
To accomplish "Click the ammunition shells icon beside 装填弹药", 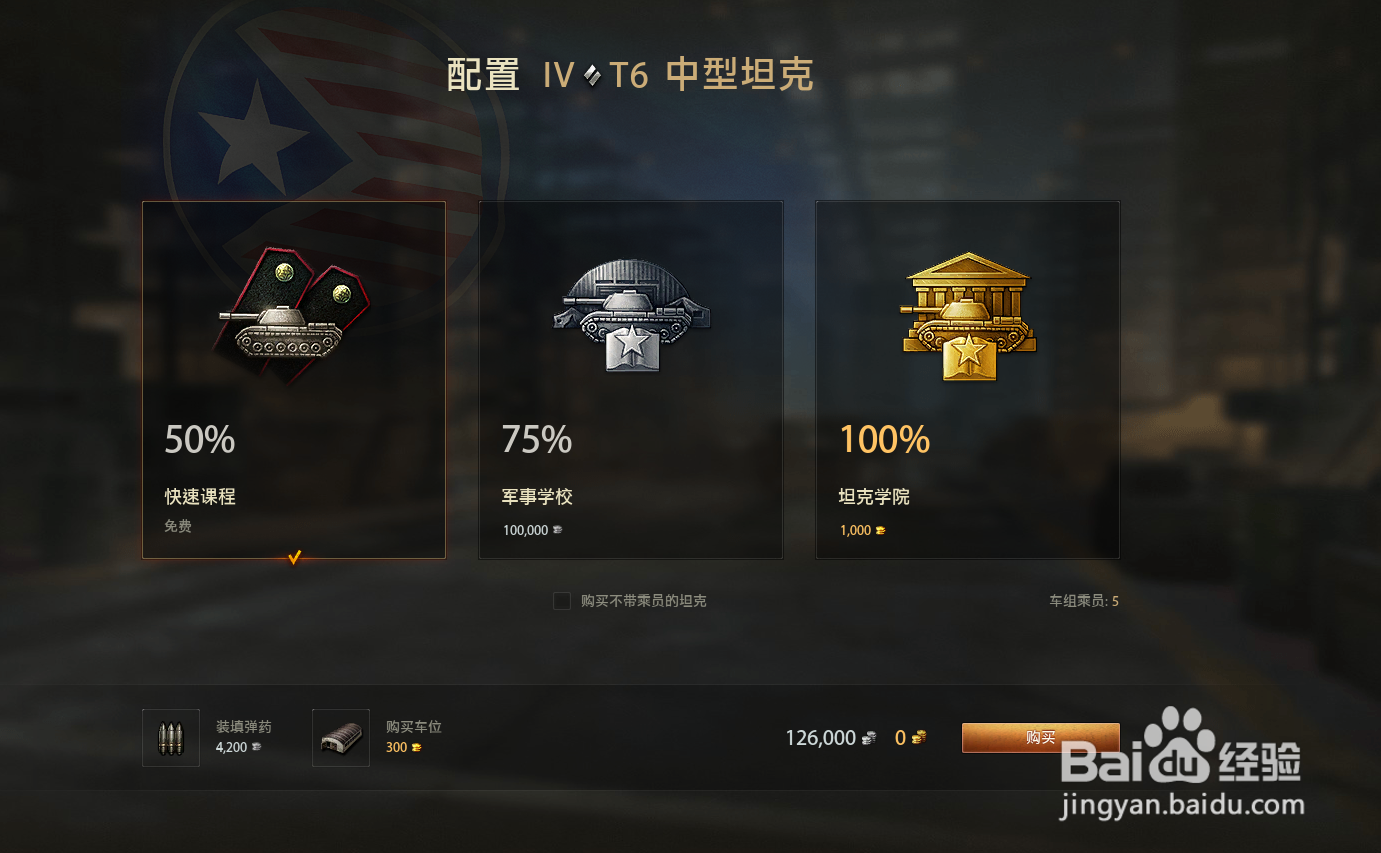I will [x=170, y=737].
